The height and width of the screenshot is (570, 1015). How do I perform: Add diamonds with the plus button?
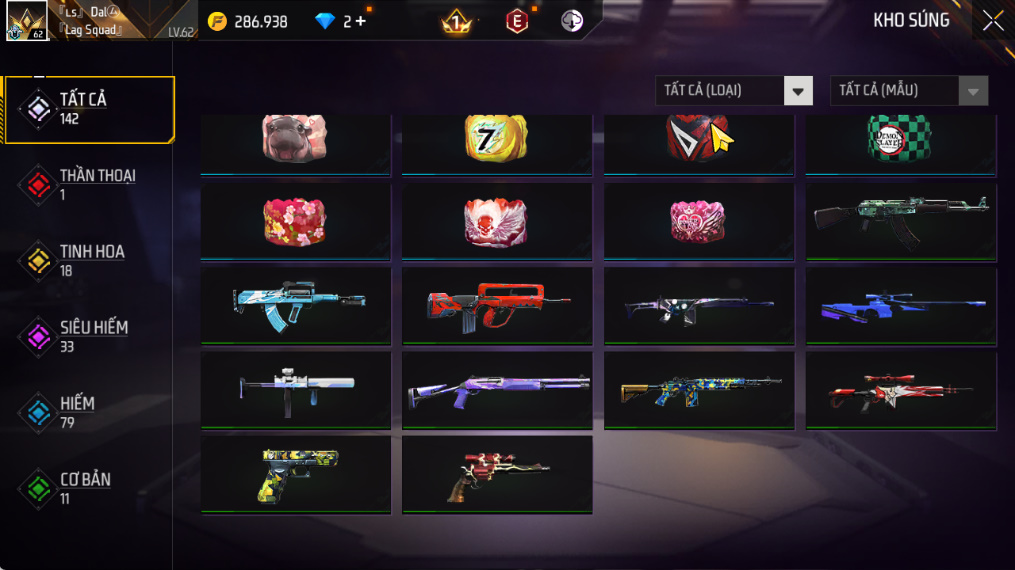[x=360, y=21]
